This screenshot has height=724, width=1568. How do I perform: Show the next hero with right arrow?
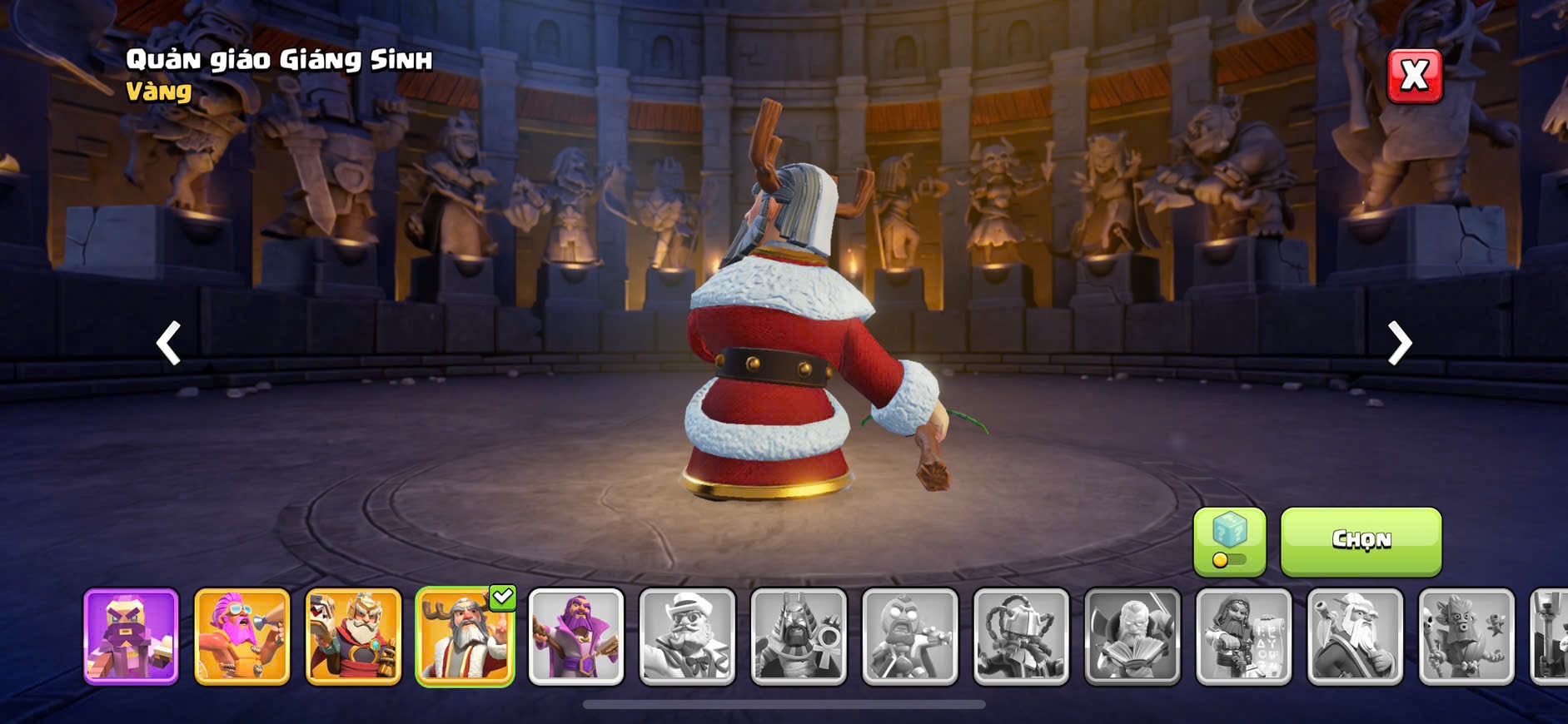[x=1399, y=343]
